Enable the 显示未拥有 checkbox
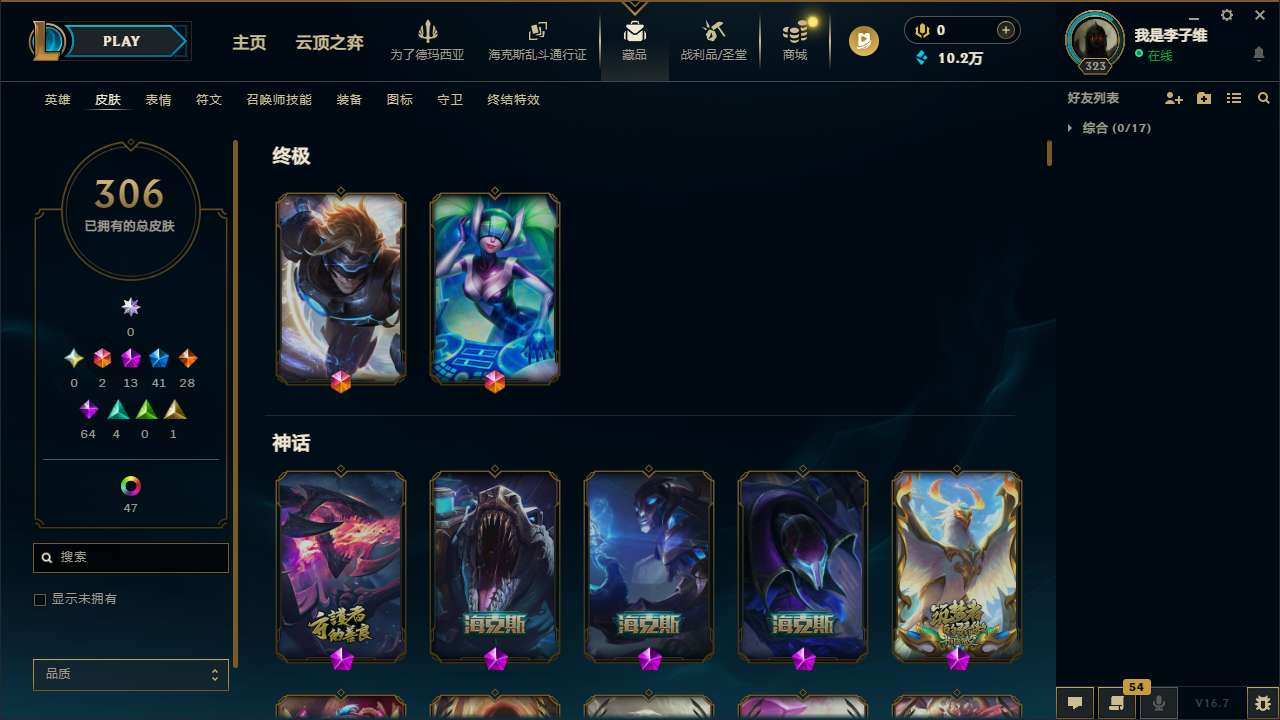 coord(40,599)
